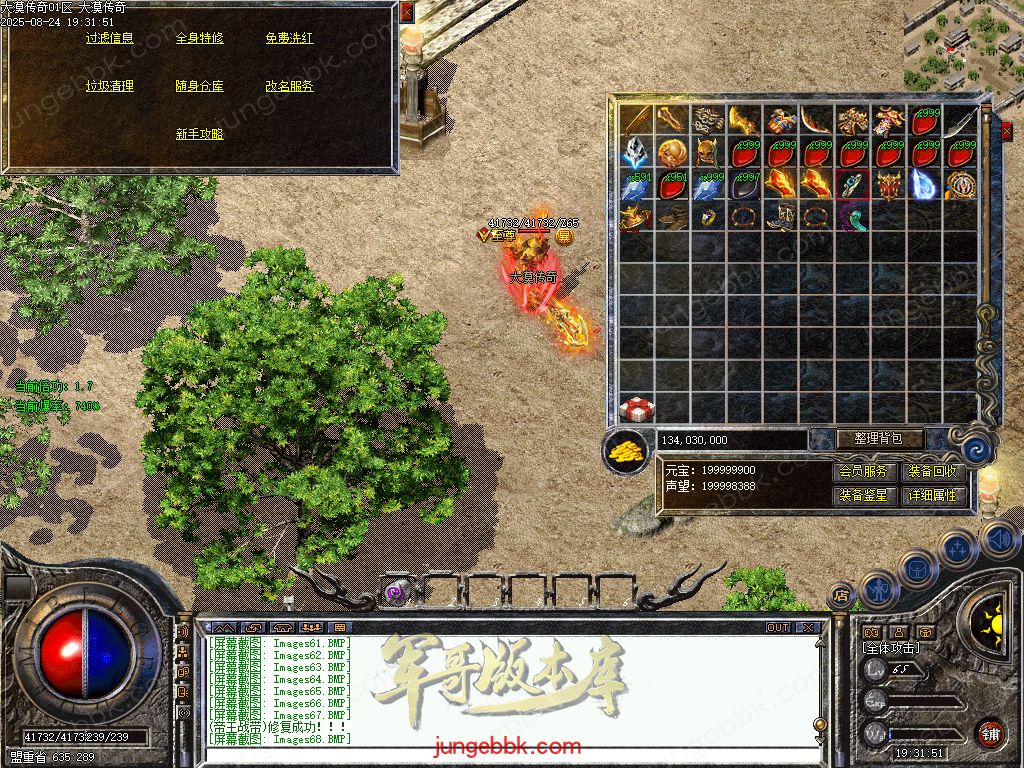Viewport: 1024px width, 768px height.
Task: Open the 新手攻略 beginner guide
Action: (199, 134)
